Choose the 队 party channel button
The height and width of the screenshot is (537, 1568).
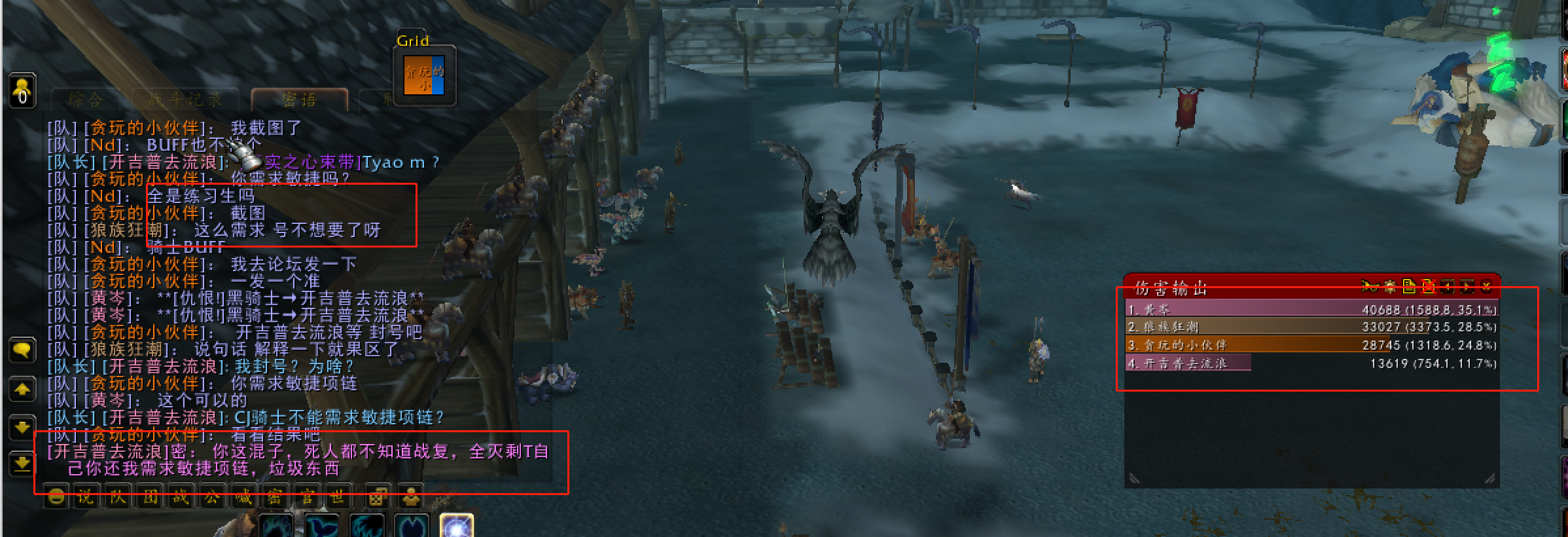pos(117,498)
